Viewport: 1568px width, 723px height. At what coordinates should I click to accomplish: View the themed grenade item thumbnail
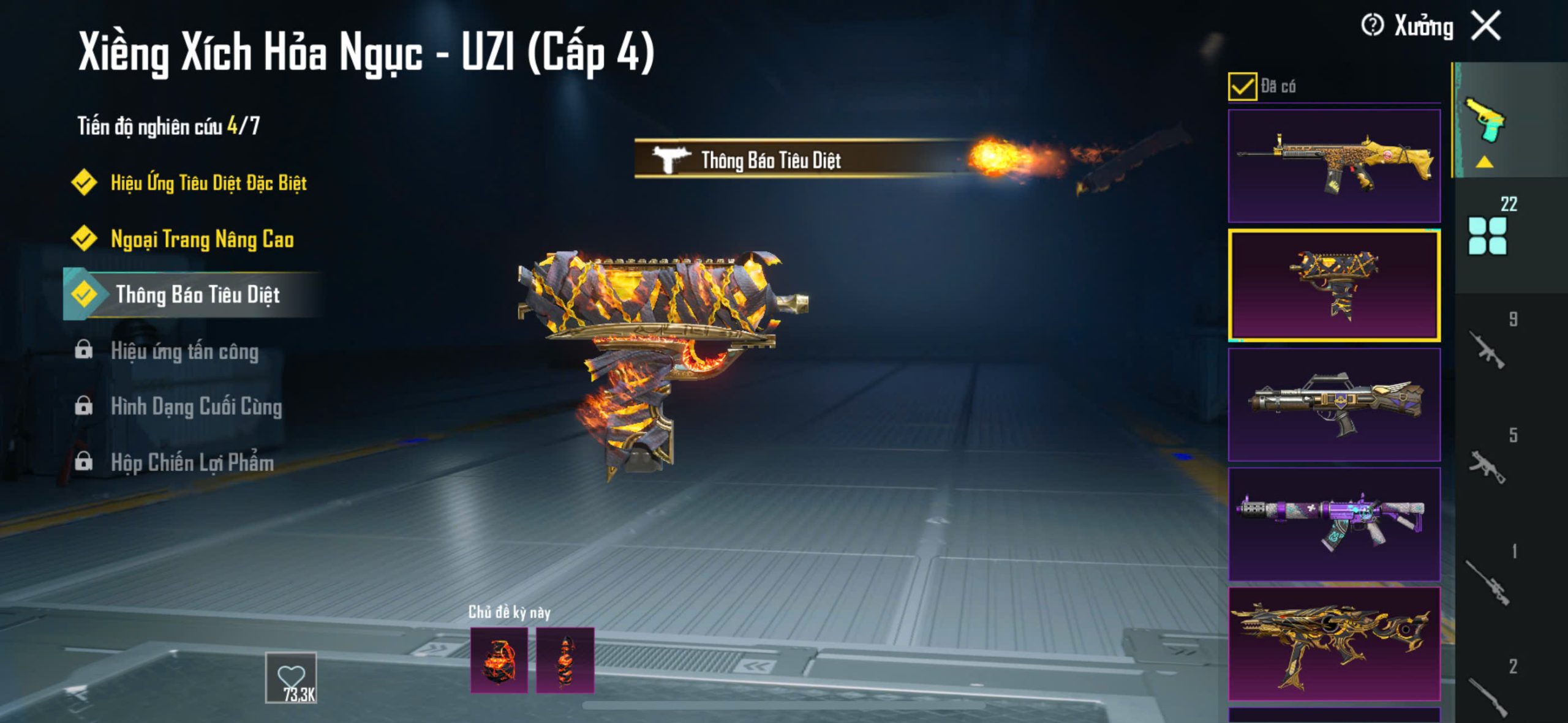click(x=499, y=661)
